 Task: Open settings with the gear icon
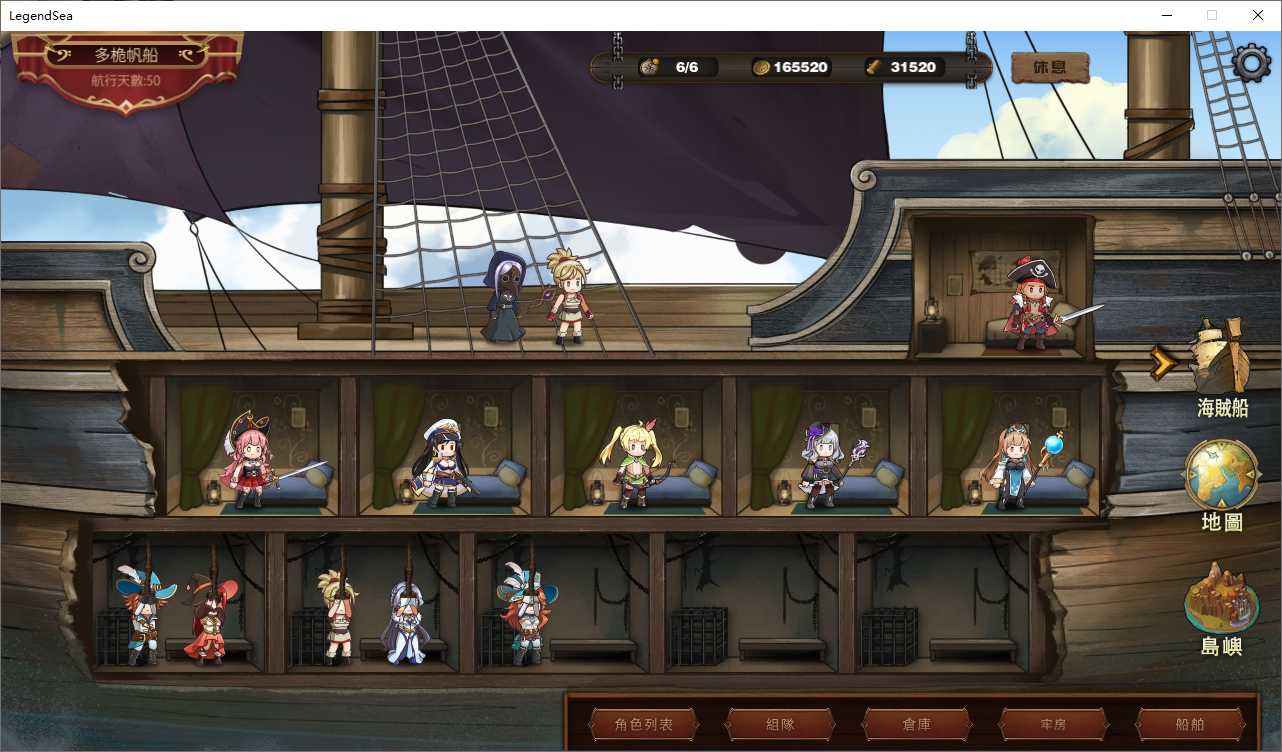1251,63
